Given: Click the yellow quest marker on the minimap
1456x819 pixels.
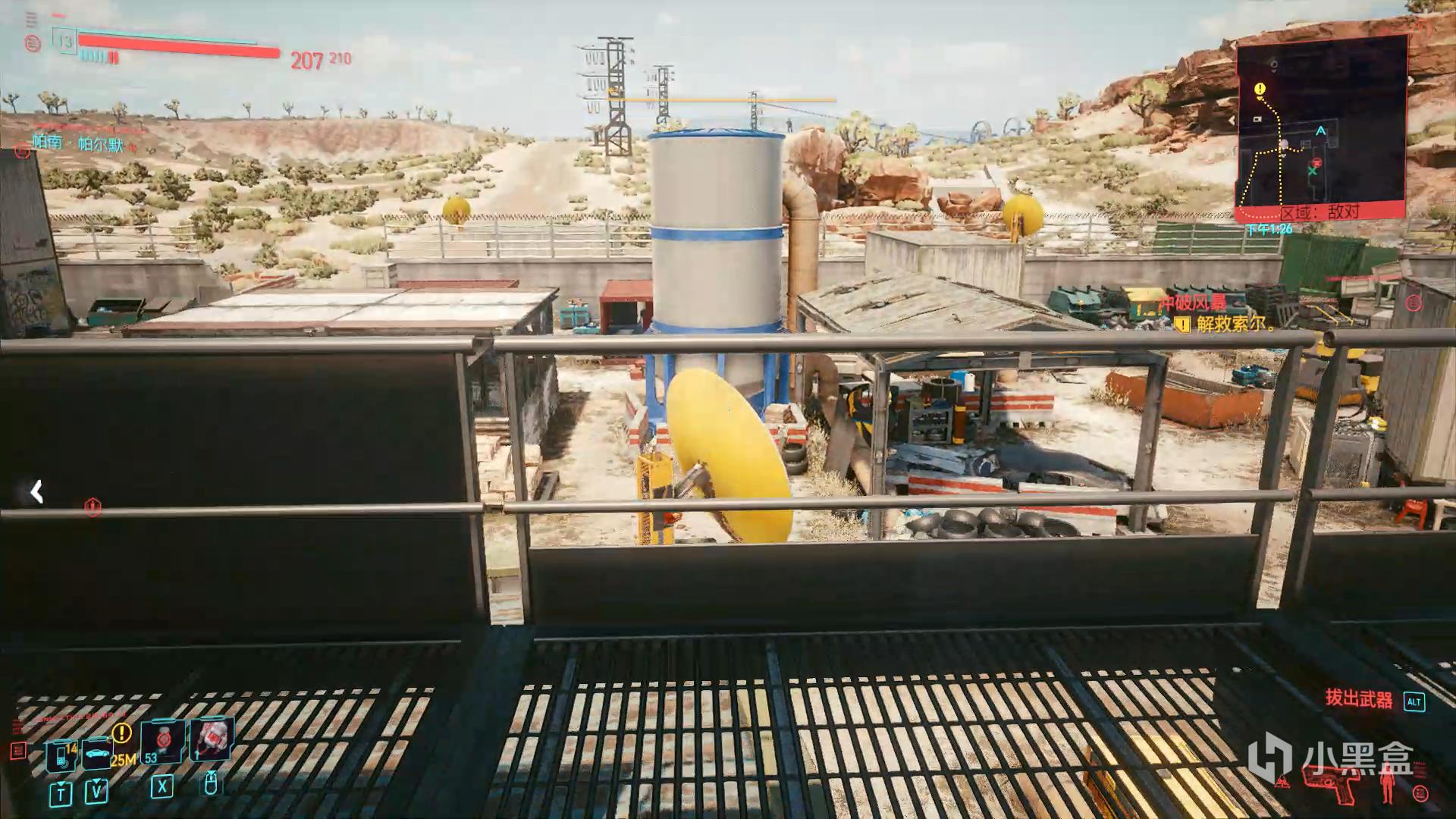Looking at the screenshot, I should tap(1260, 89).
